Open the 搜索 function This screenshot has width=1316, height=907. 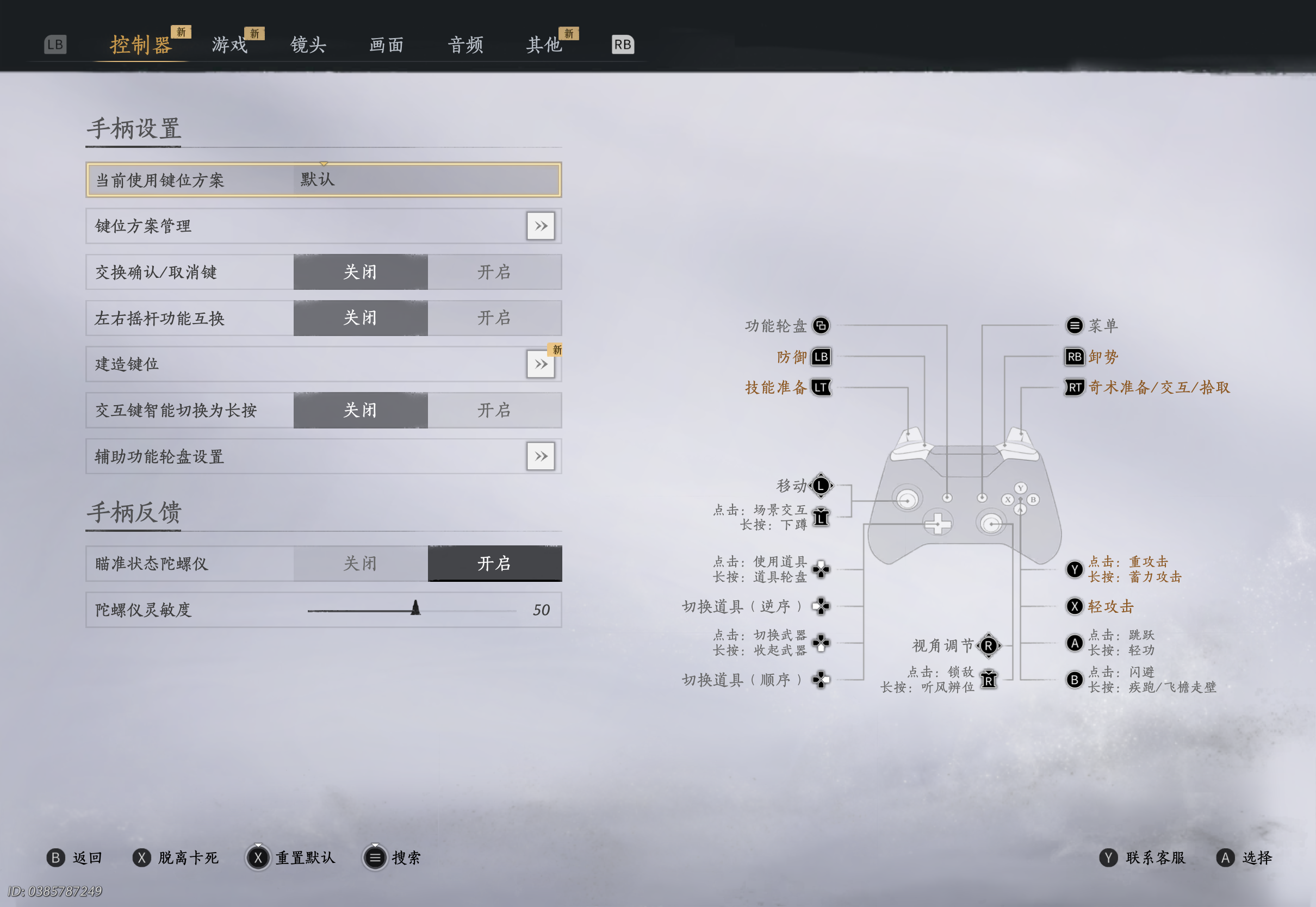[x=393, y=858]
